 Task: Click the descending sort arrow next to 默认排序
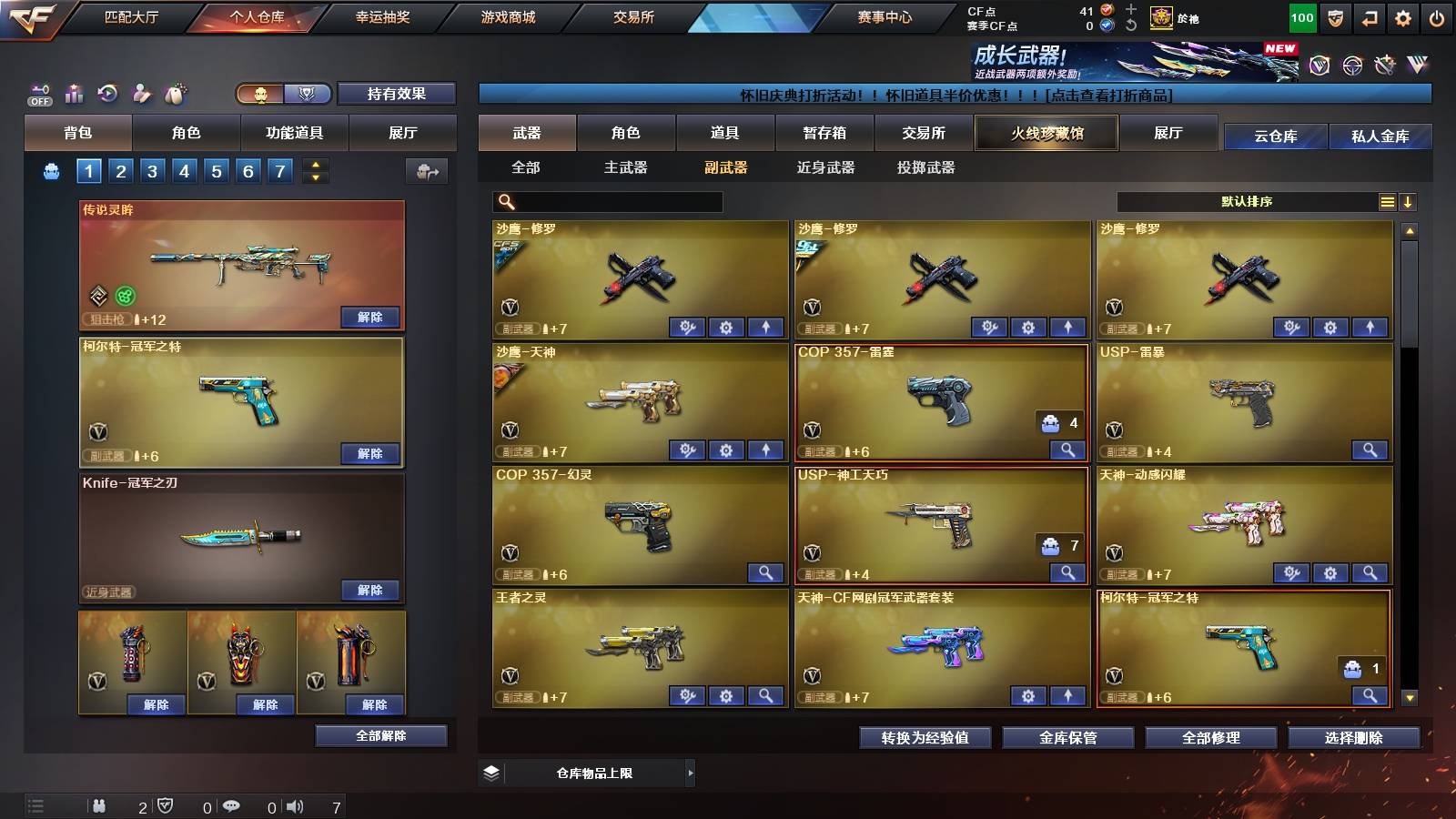click(1409, 201)
